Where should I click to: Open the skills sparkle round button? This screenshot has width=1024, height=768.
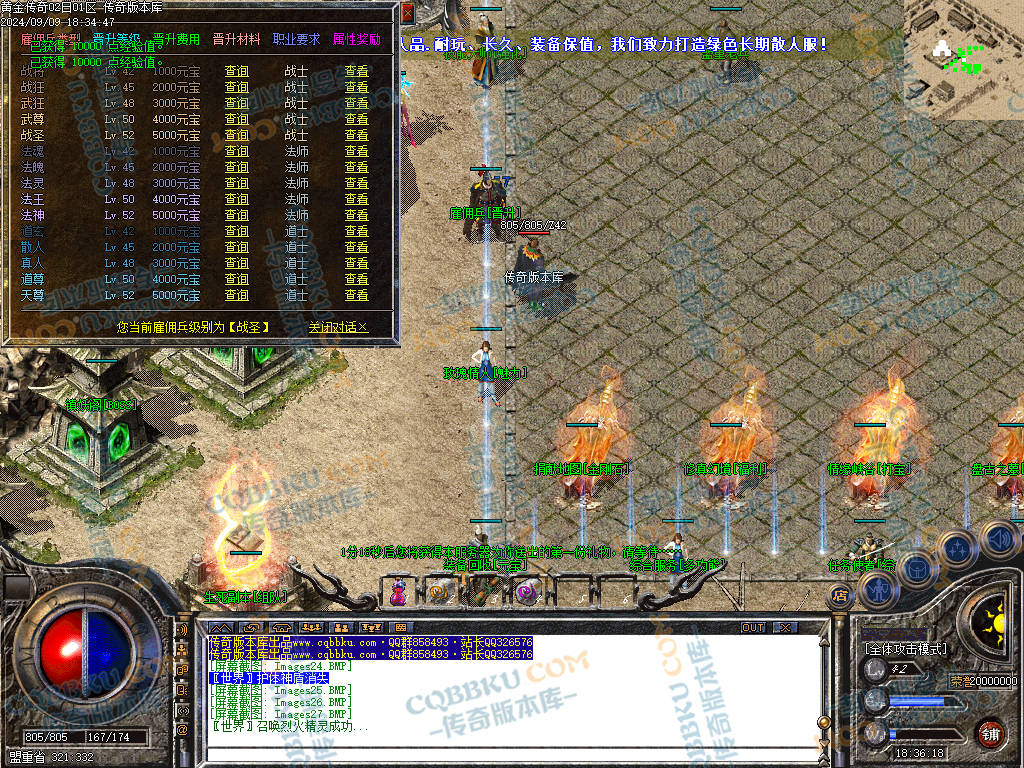tap(957, 548)
